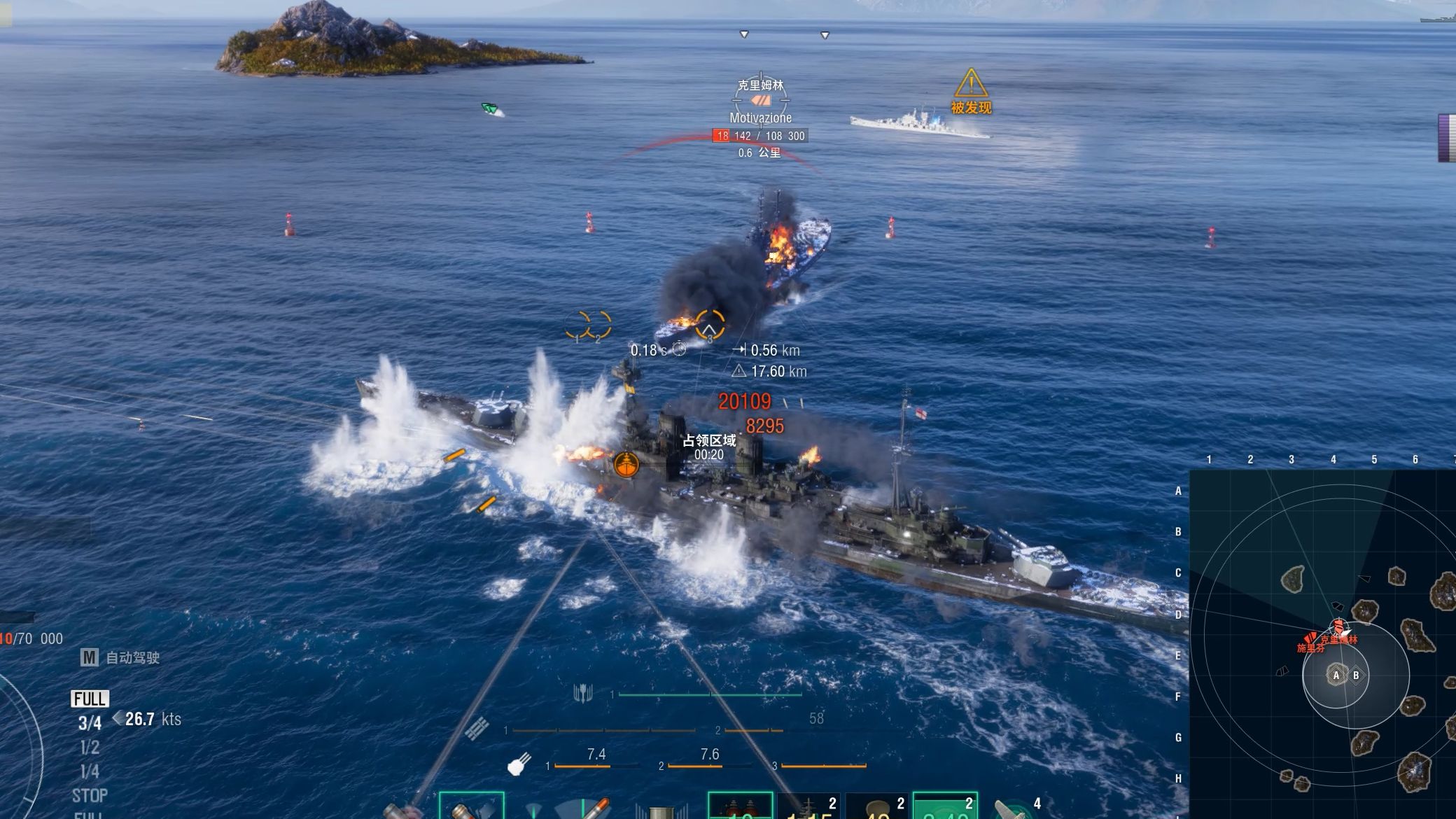Screen dimensions: 1456x819
Task: Select the 克里姆林 Motivazione target marker
Action: (760, 101)
